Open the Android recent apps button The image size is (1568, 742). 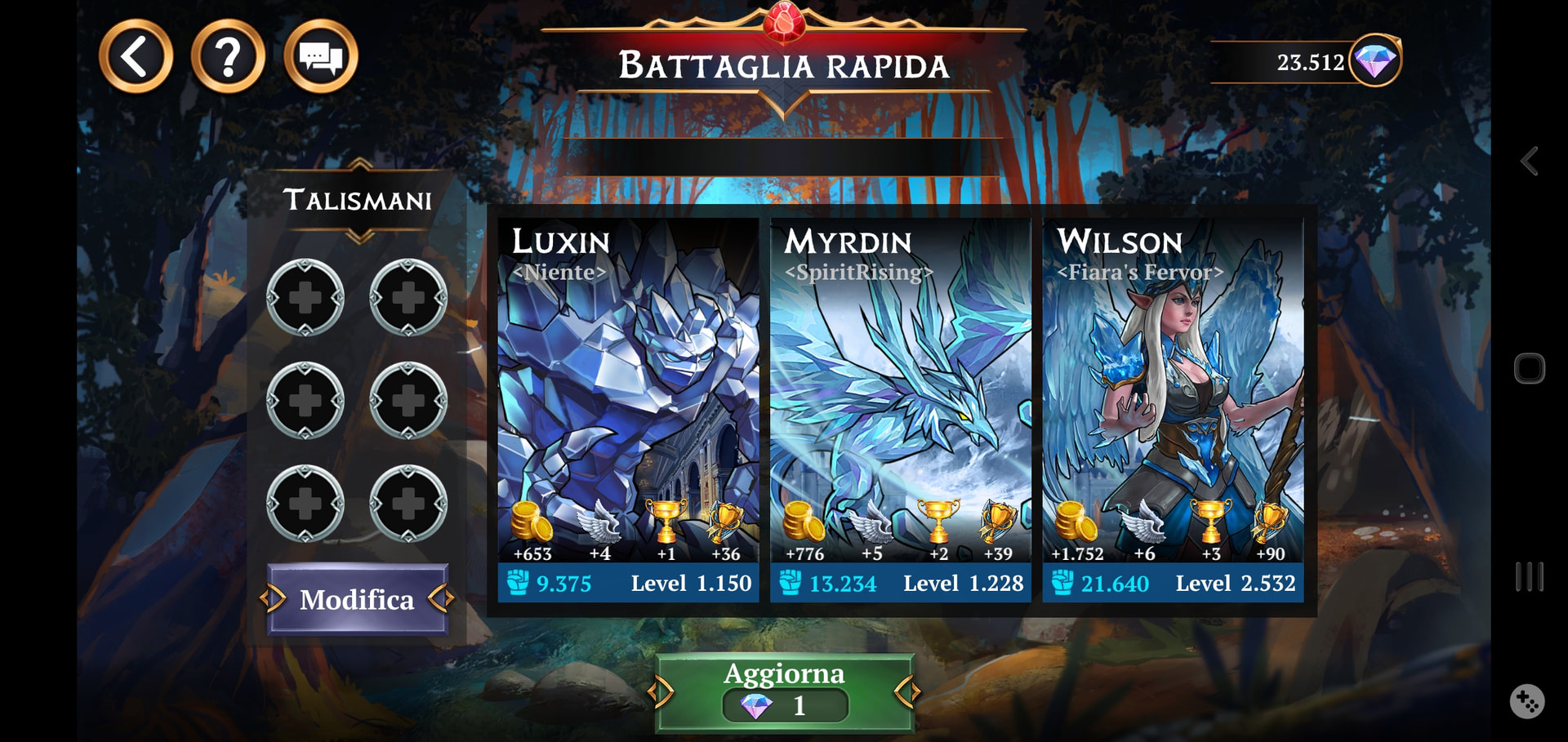click(1530, 577)
